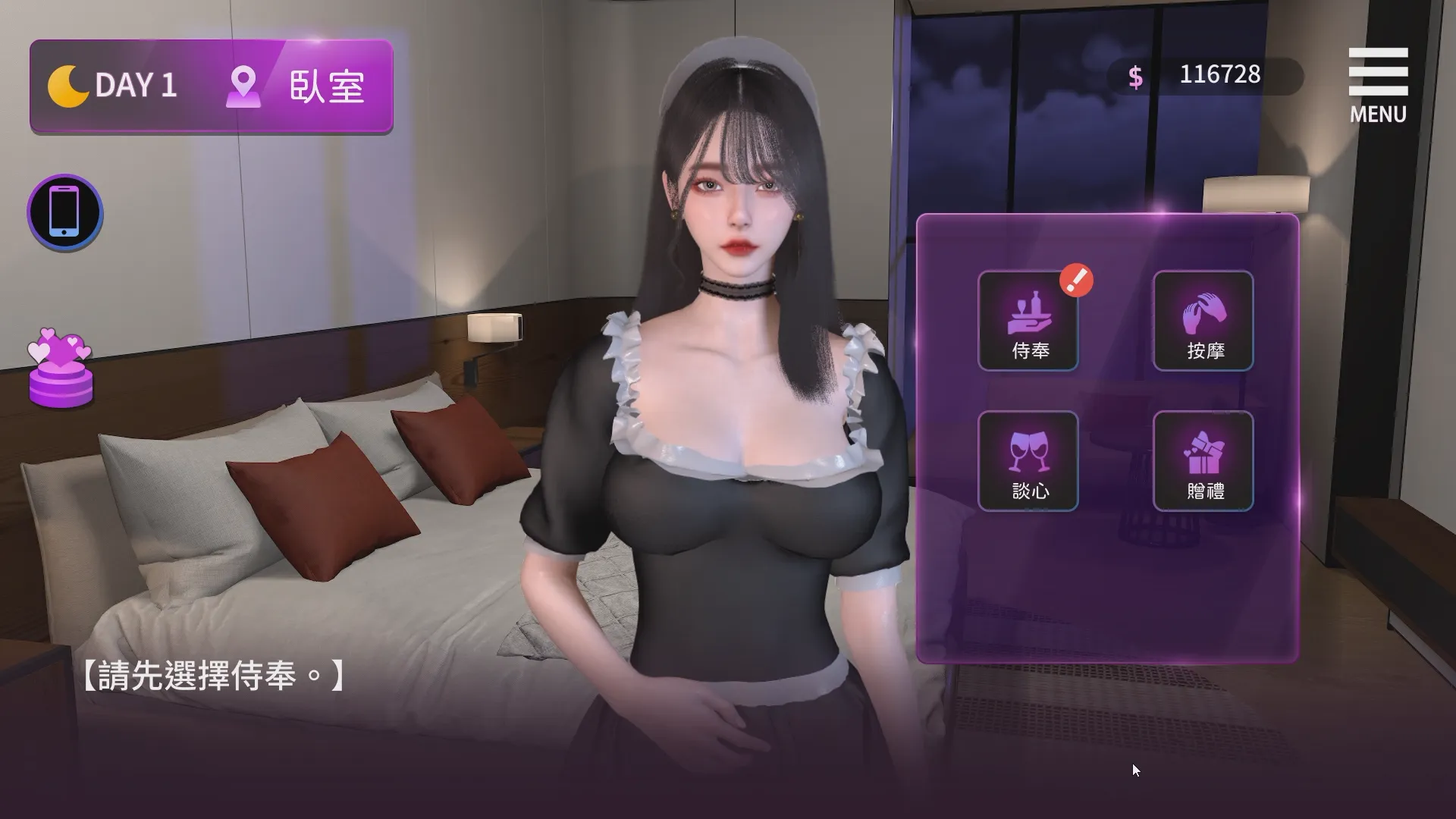Click the moon icon on the Day banner

pyautogui.click(x=68, y=86)
